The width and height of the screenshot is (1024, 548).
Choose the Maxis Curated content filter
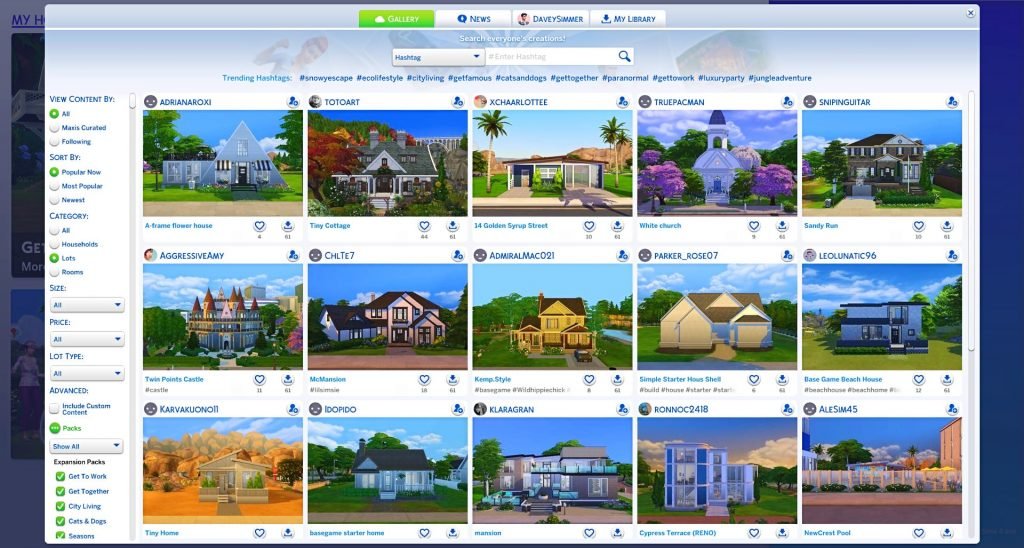point(54,128)
